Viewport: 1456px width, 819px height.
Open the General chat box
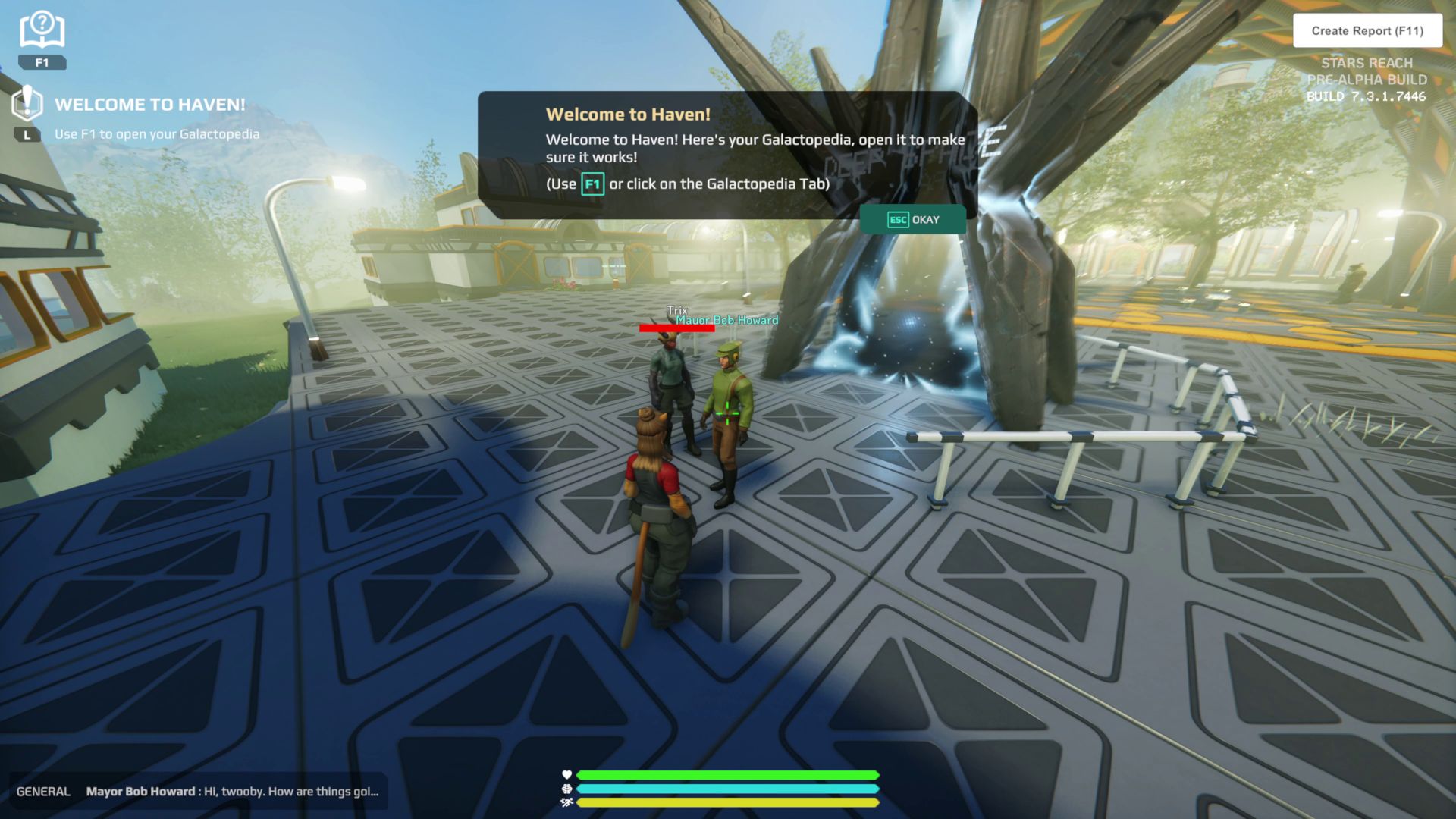197,792
